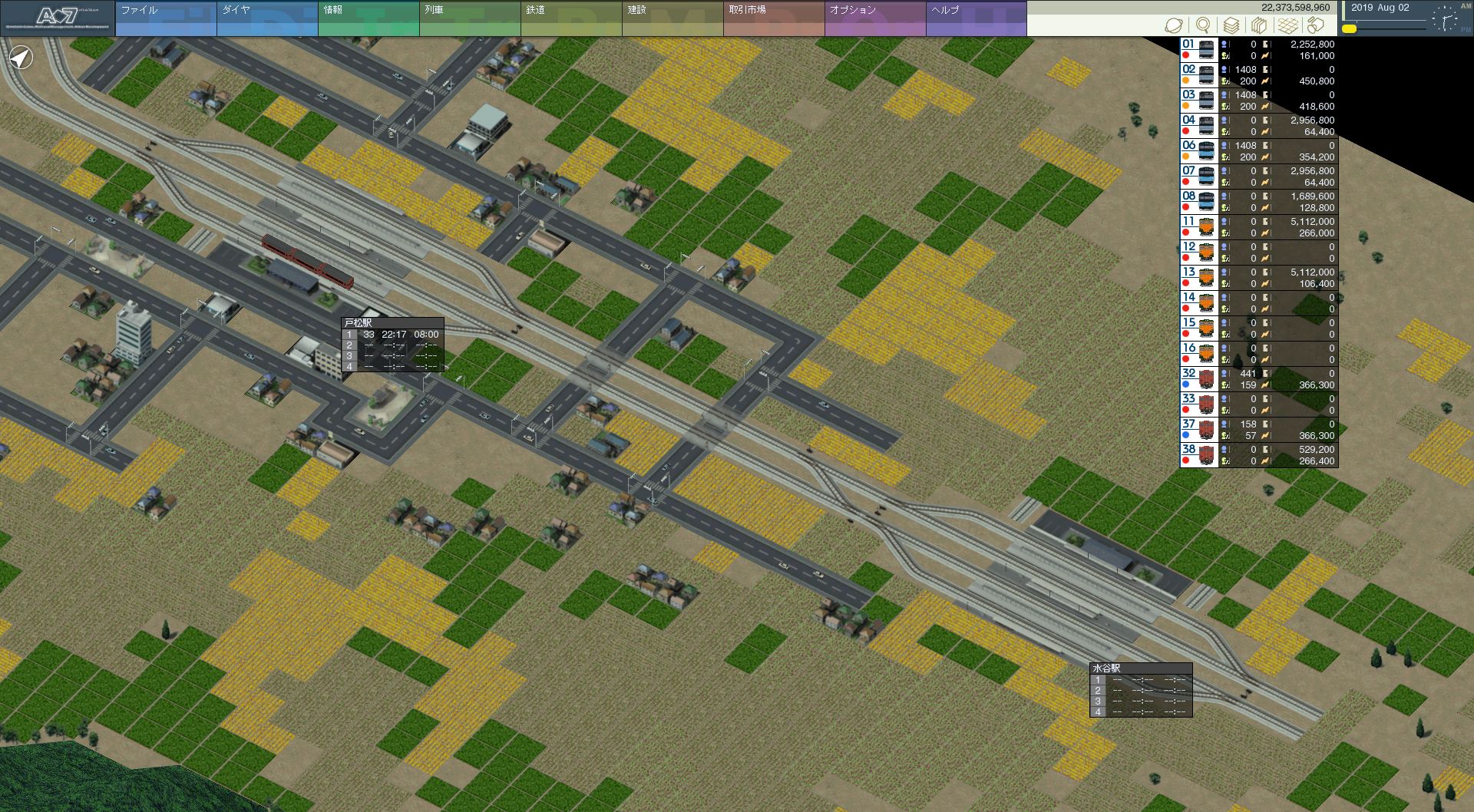Click the 水谷駅 station info panel
This screenshot has height=812, width=1474.
(x=1141, y=690)
